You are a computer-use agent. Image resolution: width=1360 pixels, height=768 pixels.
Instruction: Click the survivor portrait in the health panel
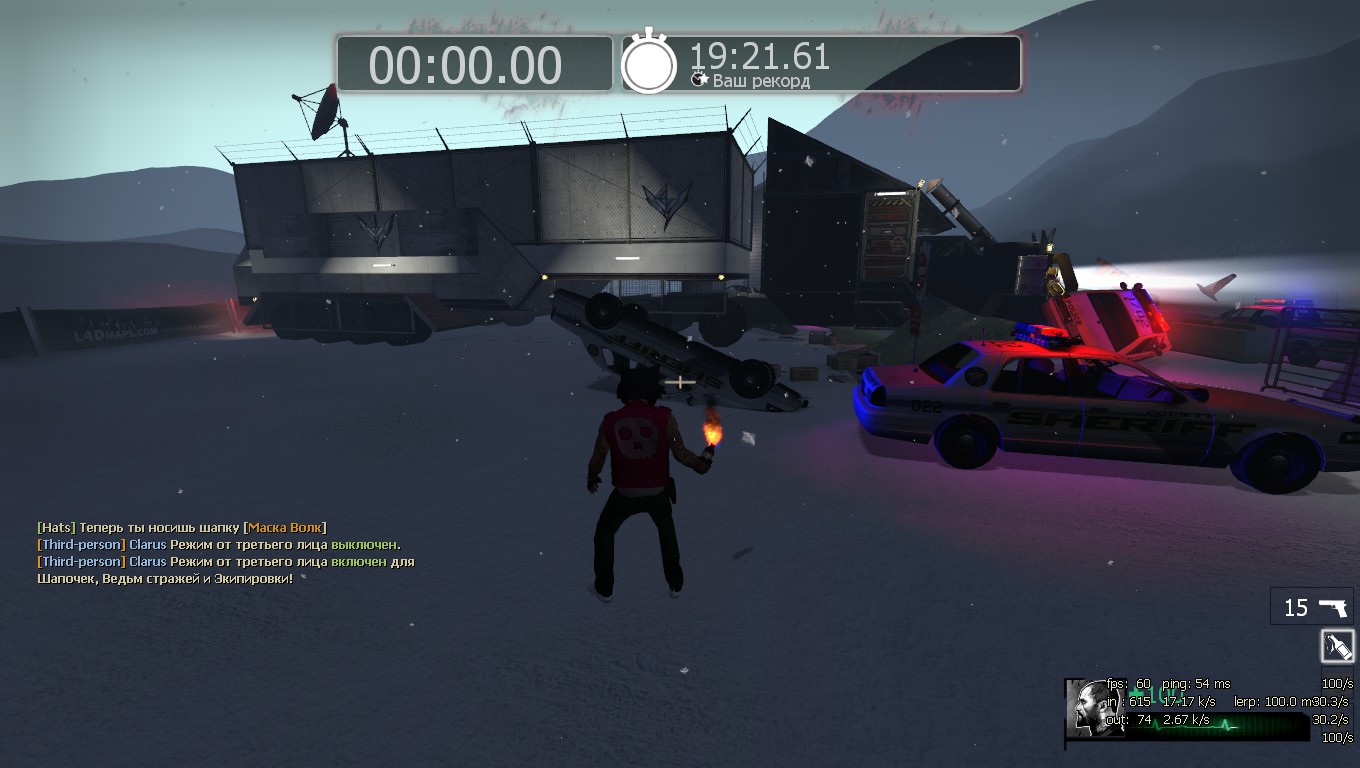1095,707
